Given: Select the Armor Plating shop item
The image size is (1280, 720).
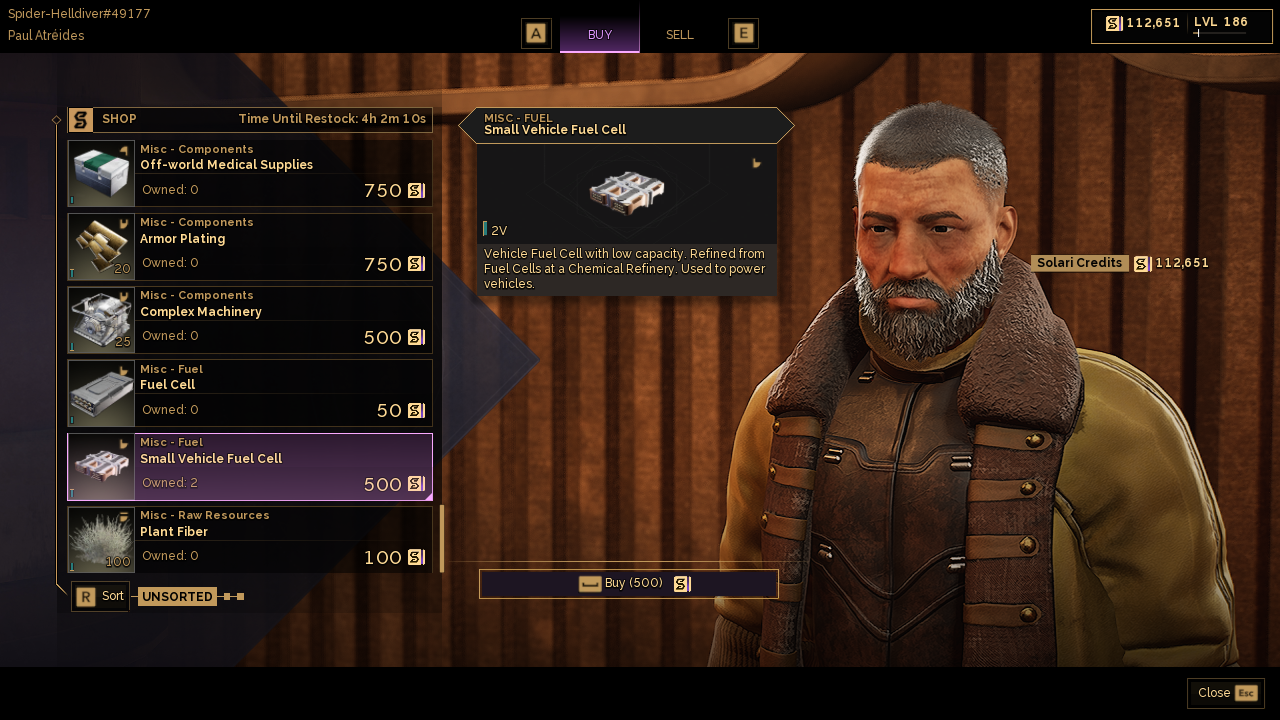Looking at the screenshot, I should click(x=250, y=247).
